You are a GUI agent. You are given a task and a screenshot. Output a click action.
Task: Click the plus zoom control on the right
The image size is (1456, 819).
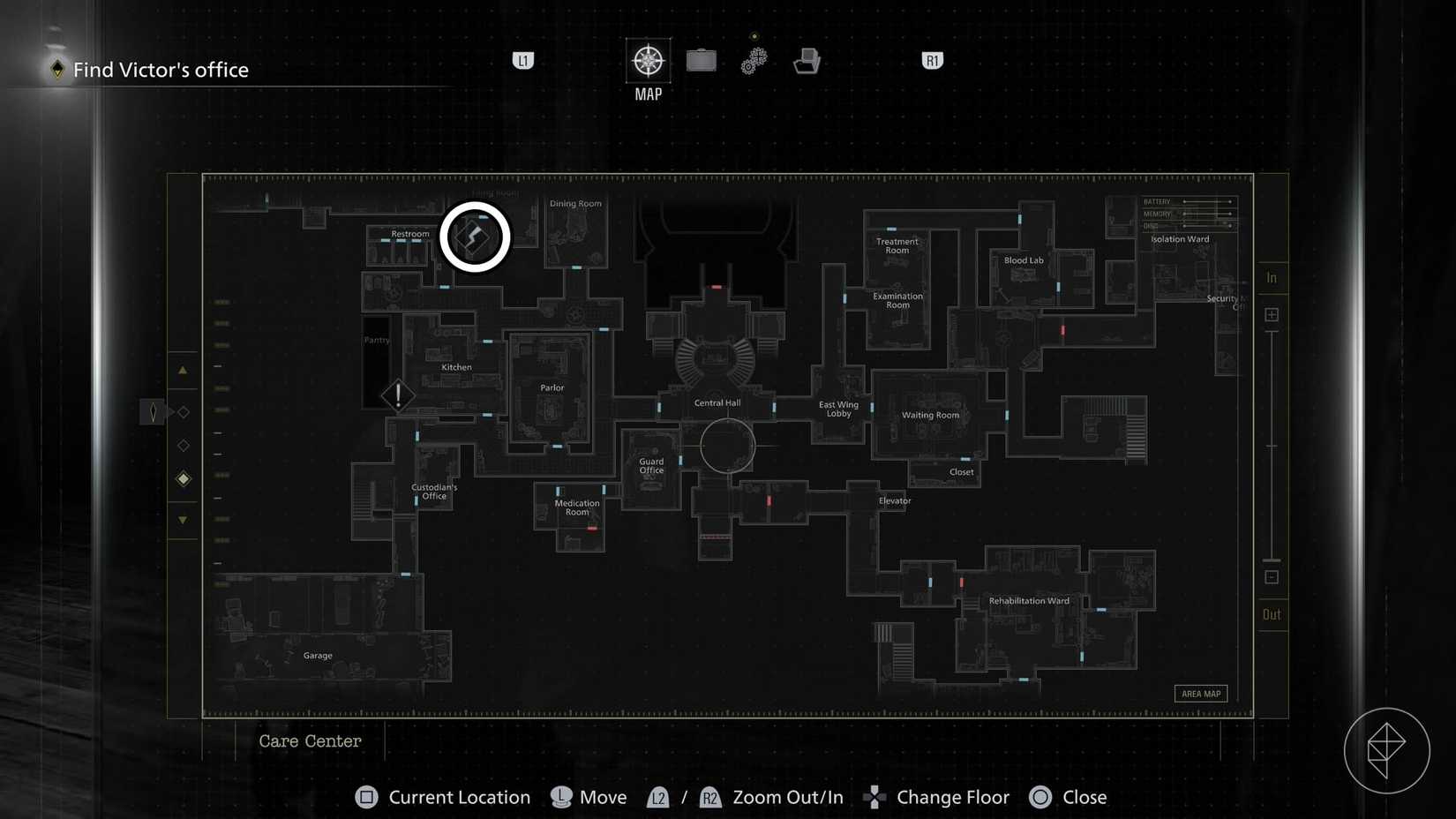[1272, 314]
